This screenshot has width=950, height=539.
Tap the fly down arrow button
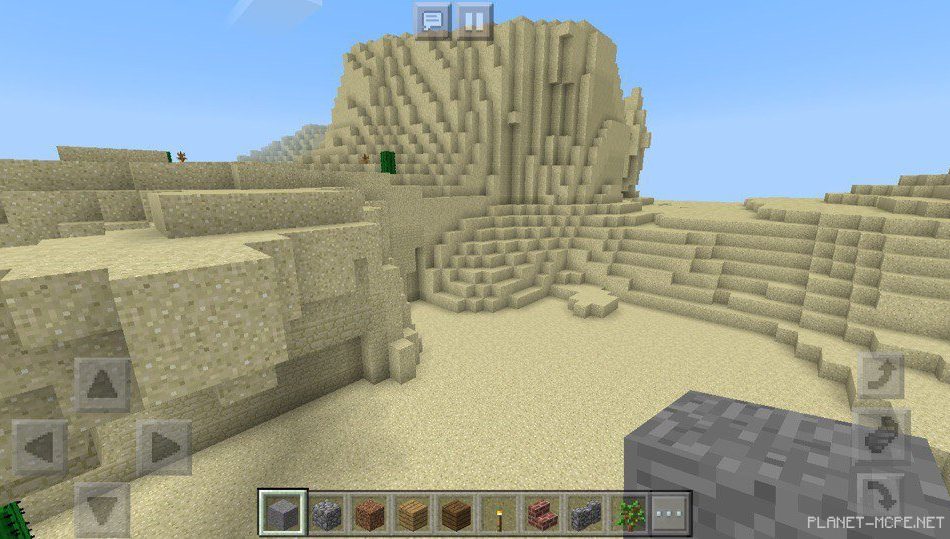coord(881,493)
